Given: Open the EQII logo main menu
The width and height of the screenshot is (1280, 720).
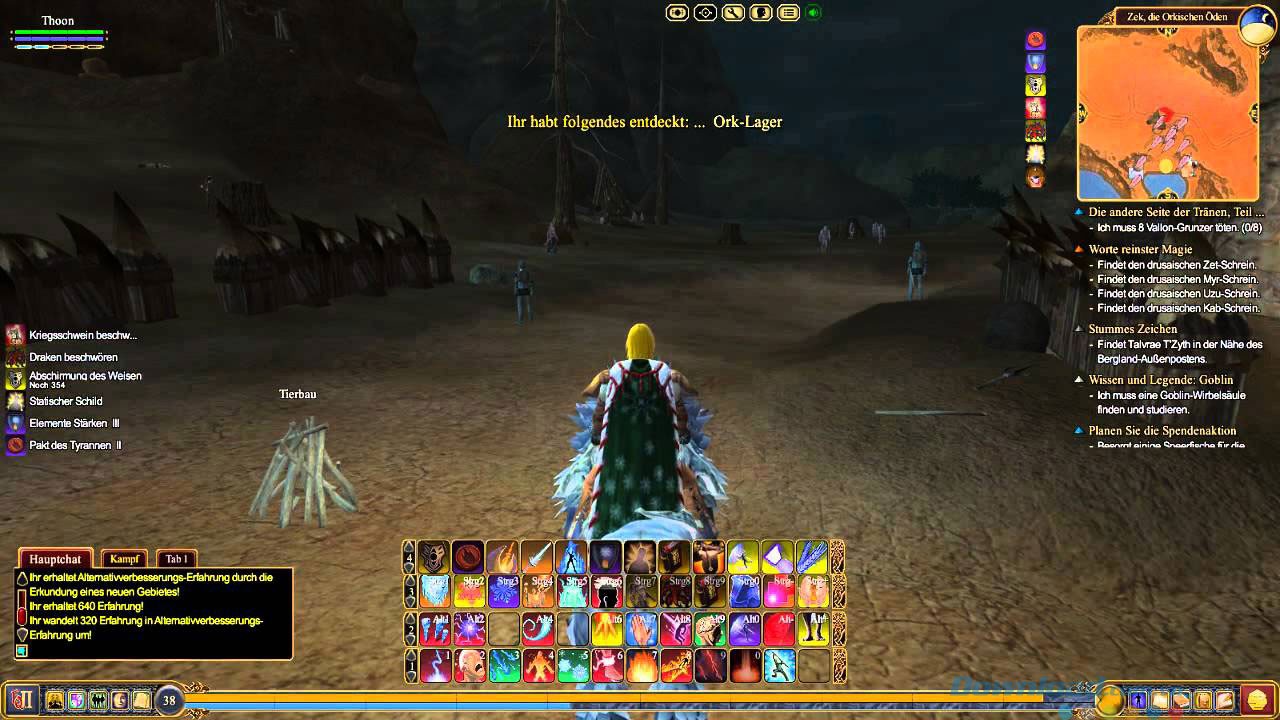Looking at the screenshot, I should [22, 701].
